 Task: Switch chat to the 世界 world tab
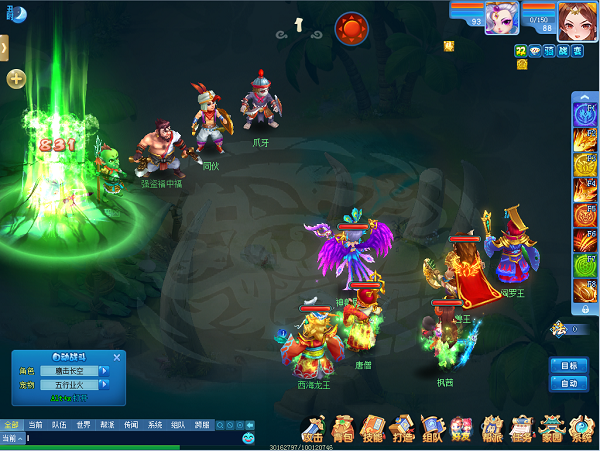coord(84,425)
